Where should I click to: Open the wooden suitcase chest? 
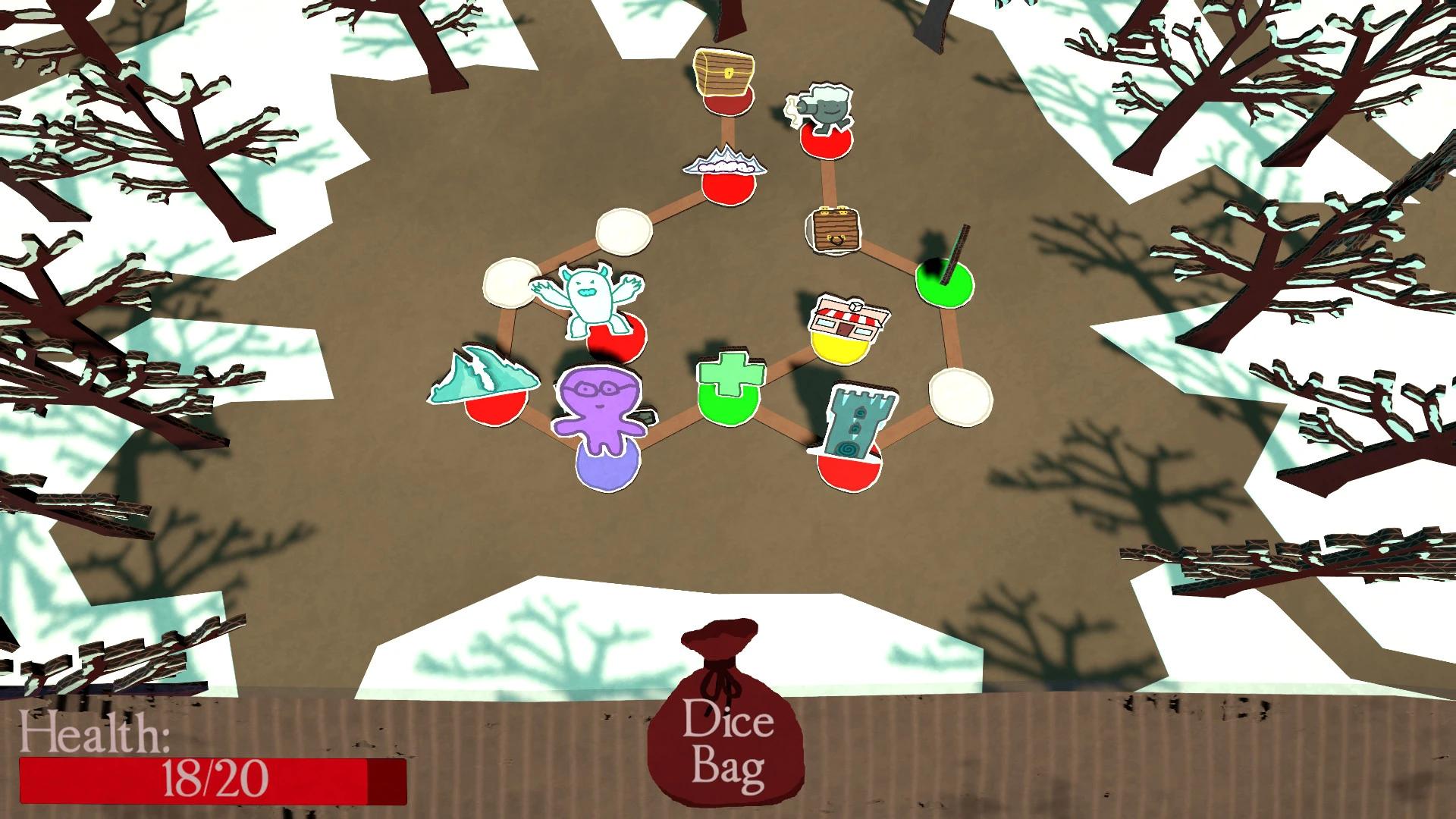pyautogui.click(x=834, y=231)
